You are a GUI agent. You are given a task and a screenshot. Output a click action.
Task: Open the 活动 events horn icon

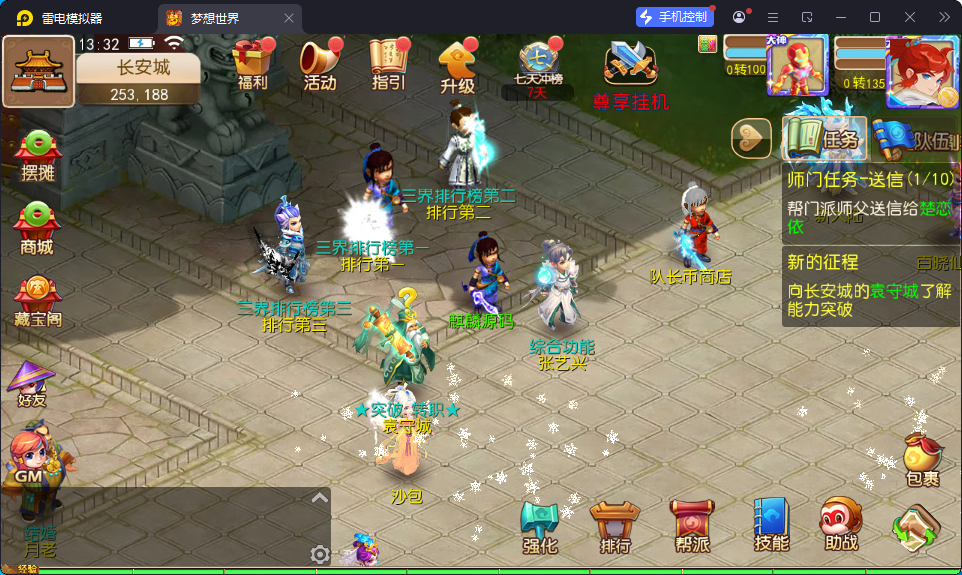320,63
